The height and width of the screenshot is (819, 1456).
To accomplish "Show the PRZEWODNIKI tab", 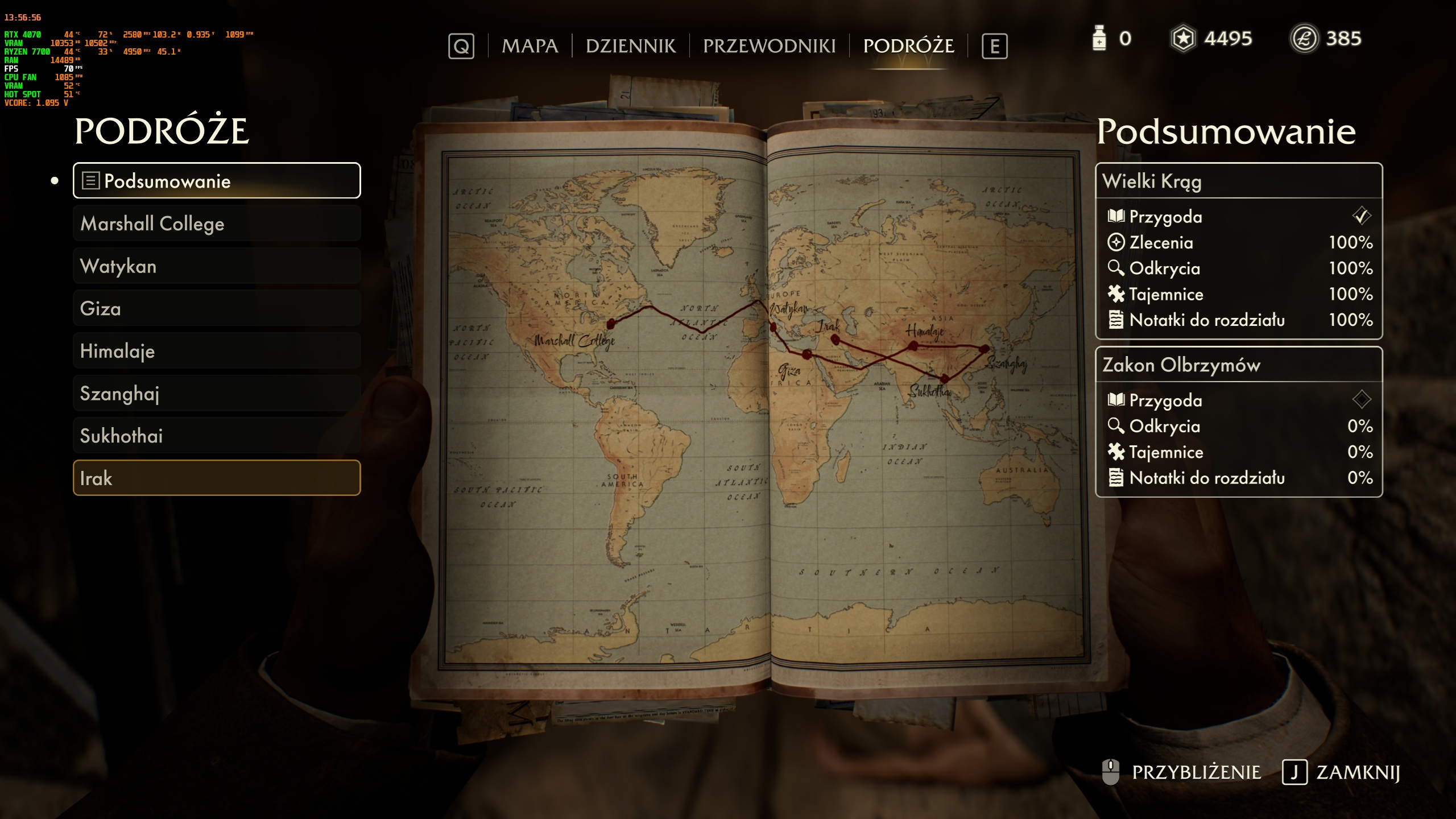I will pyautogui.click(x=769, y=46).
